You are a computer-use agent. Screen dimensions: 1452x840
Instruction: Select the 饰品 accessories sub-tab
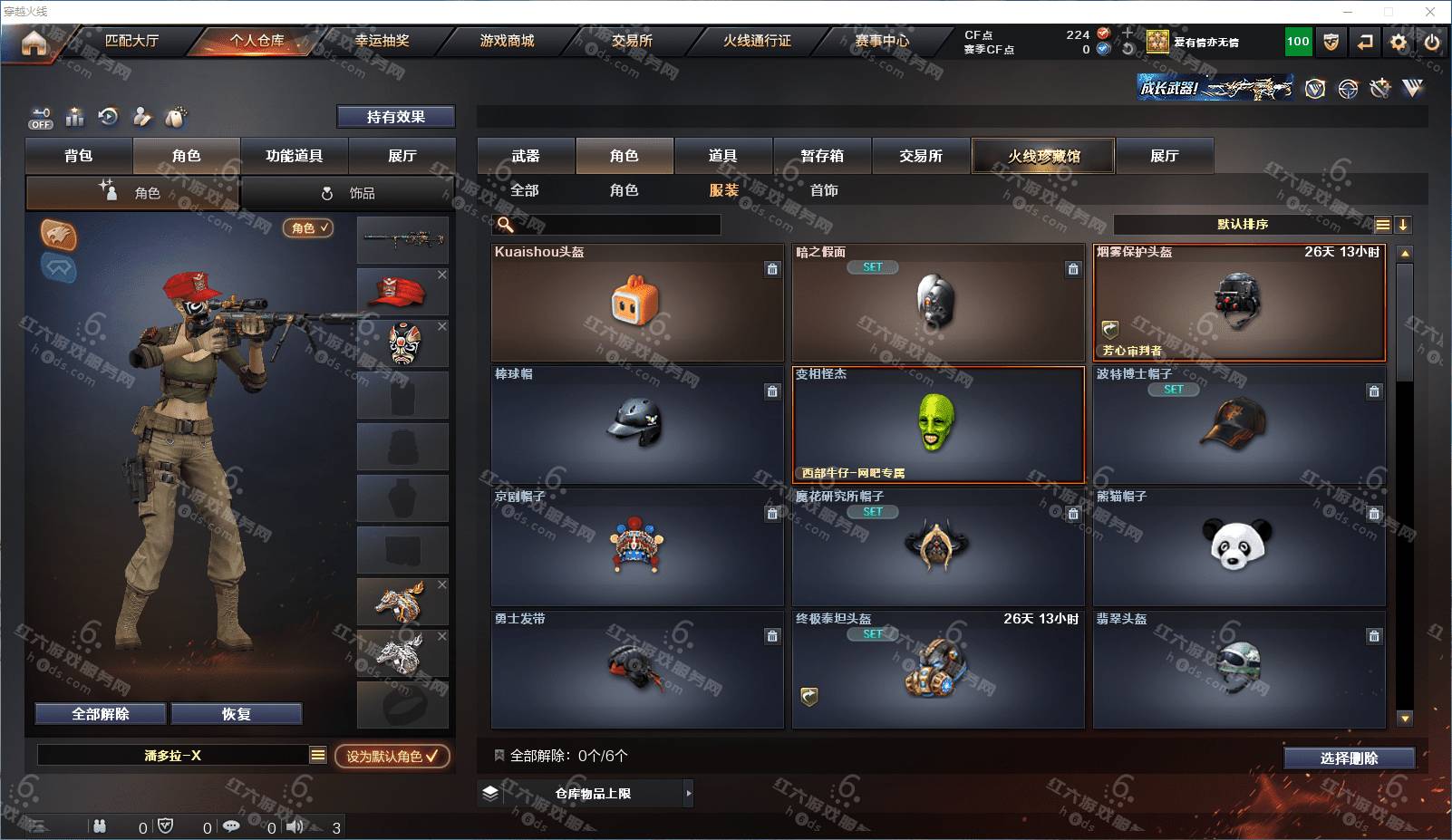point(349,193)
